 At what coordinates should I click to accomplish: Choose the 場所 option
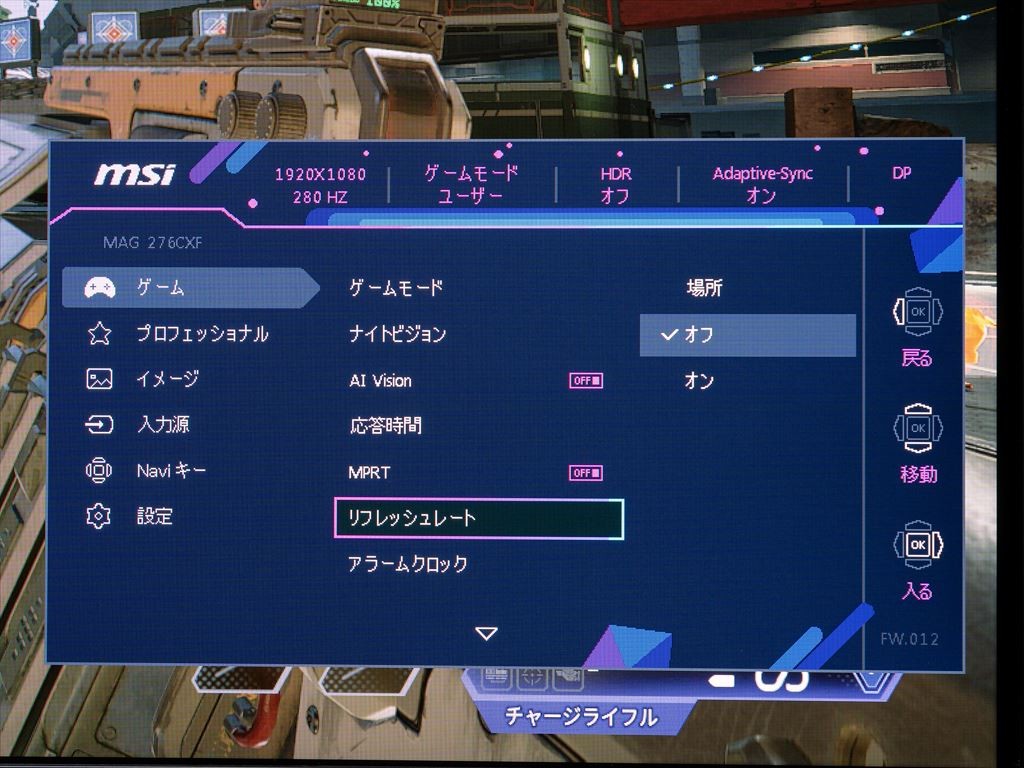click(x=704, y=288)
